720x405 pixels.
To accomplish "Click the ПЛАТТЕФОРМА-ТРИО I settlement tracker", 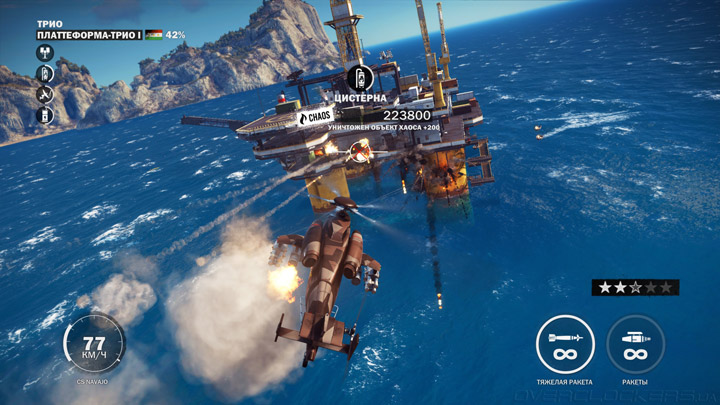I will [91, 35].
